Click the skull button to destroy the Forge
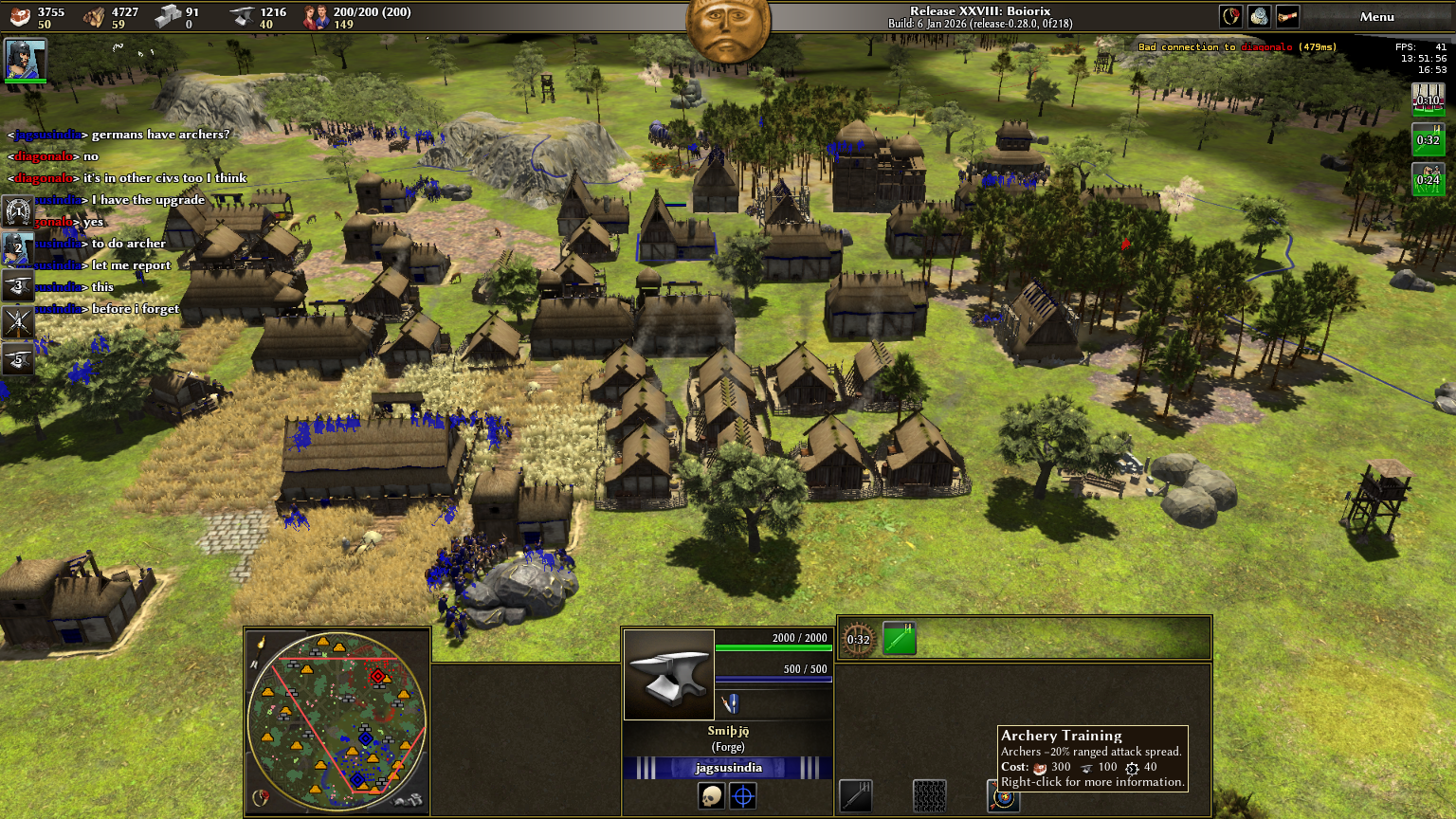1456x819 pixels. coord(711,796)
